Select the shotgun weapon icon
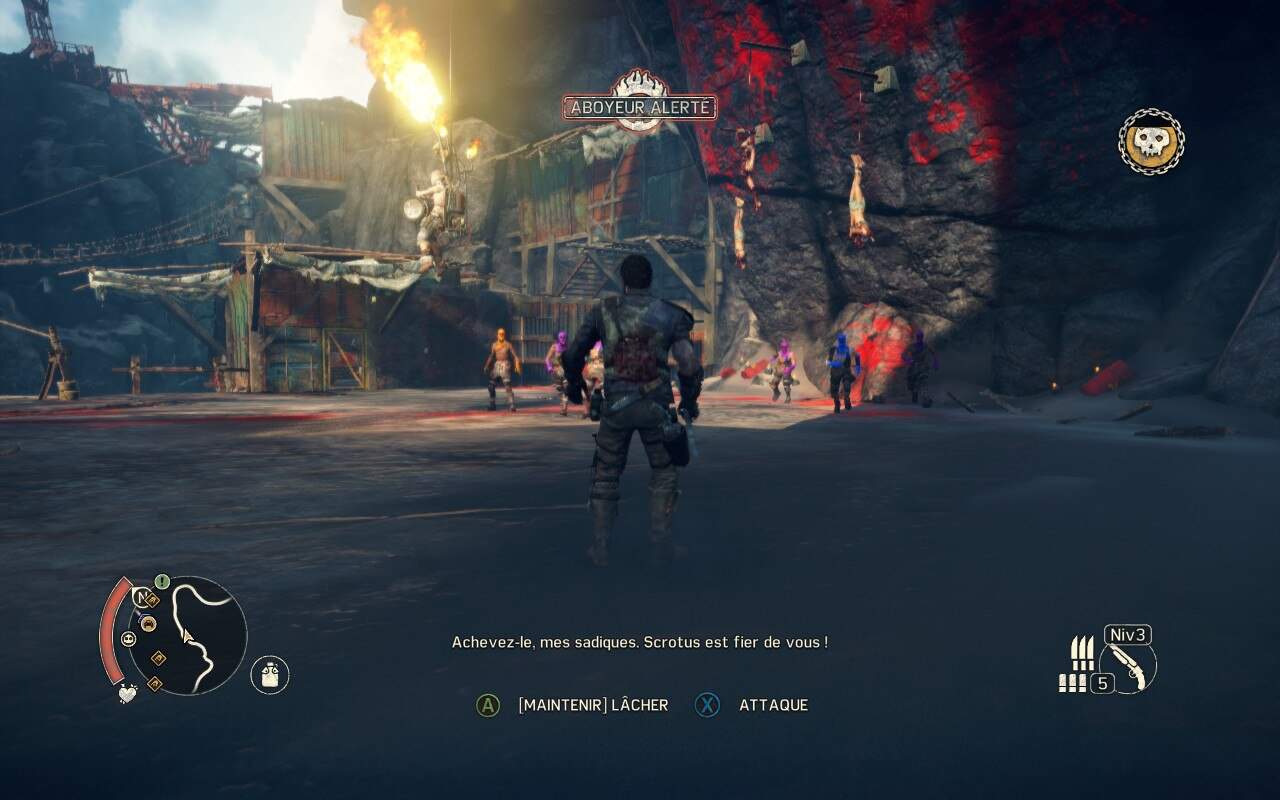The width and height of the screenshot is (1280, 800). (x=1128, y=666)
